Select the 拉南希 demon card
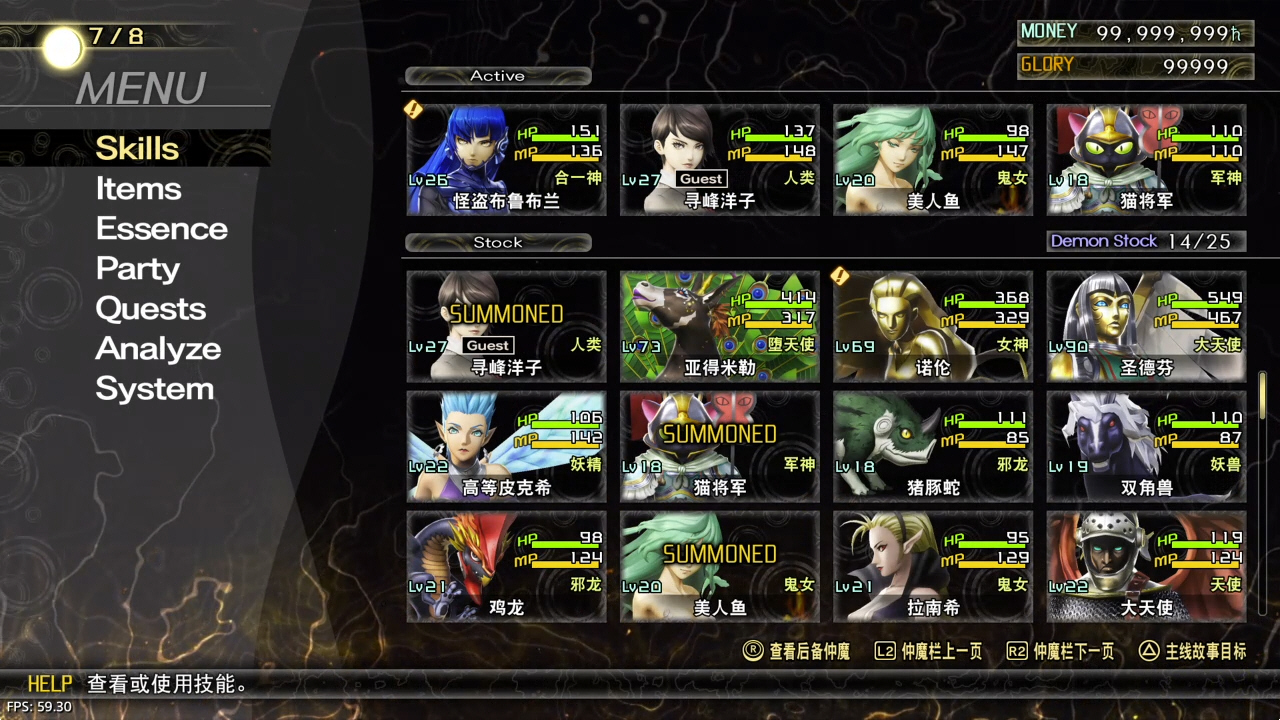Screen dimensions: 1280x720 [933, 567]
